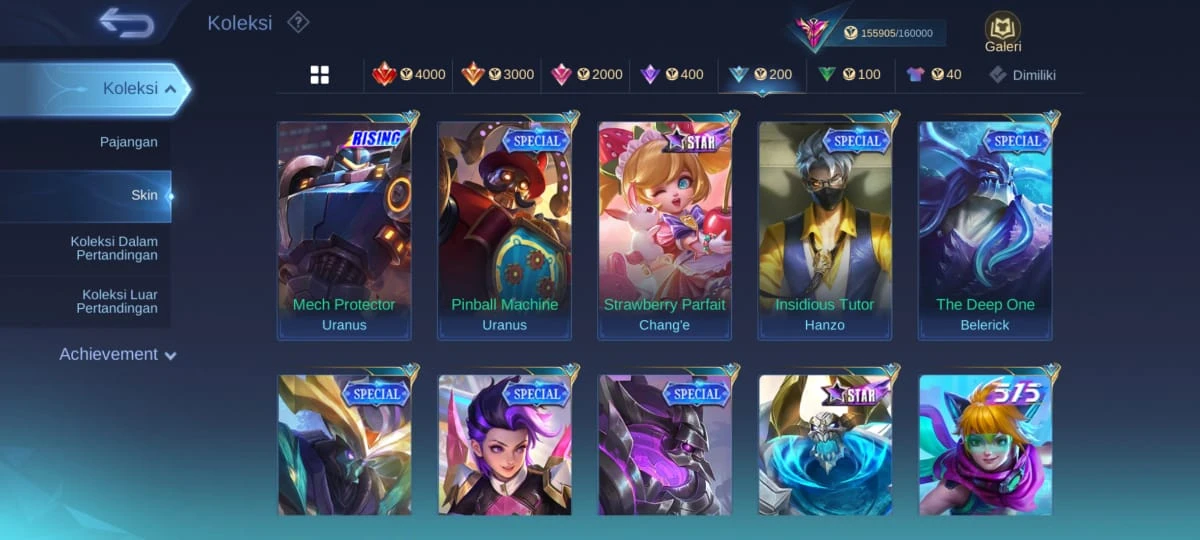Switch to the 3000-point tier tab
The image size is (1200, 540).
click(x=497, y=75)
